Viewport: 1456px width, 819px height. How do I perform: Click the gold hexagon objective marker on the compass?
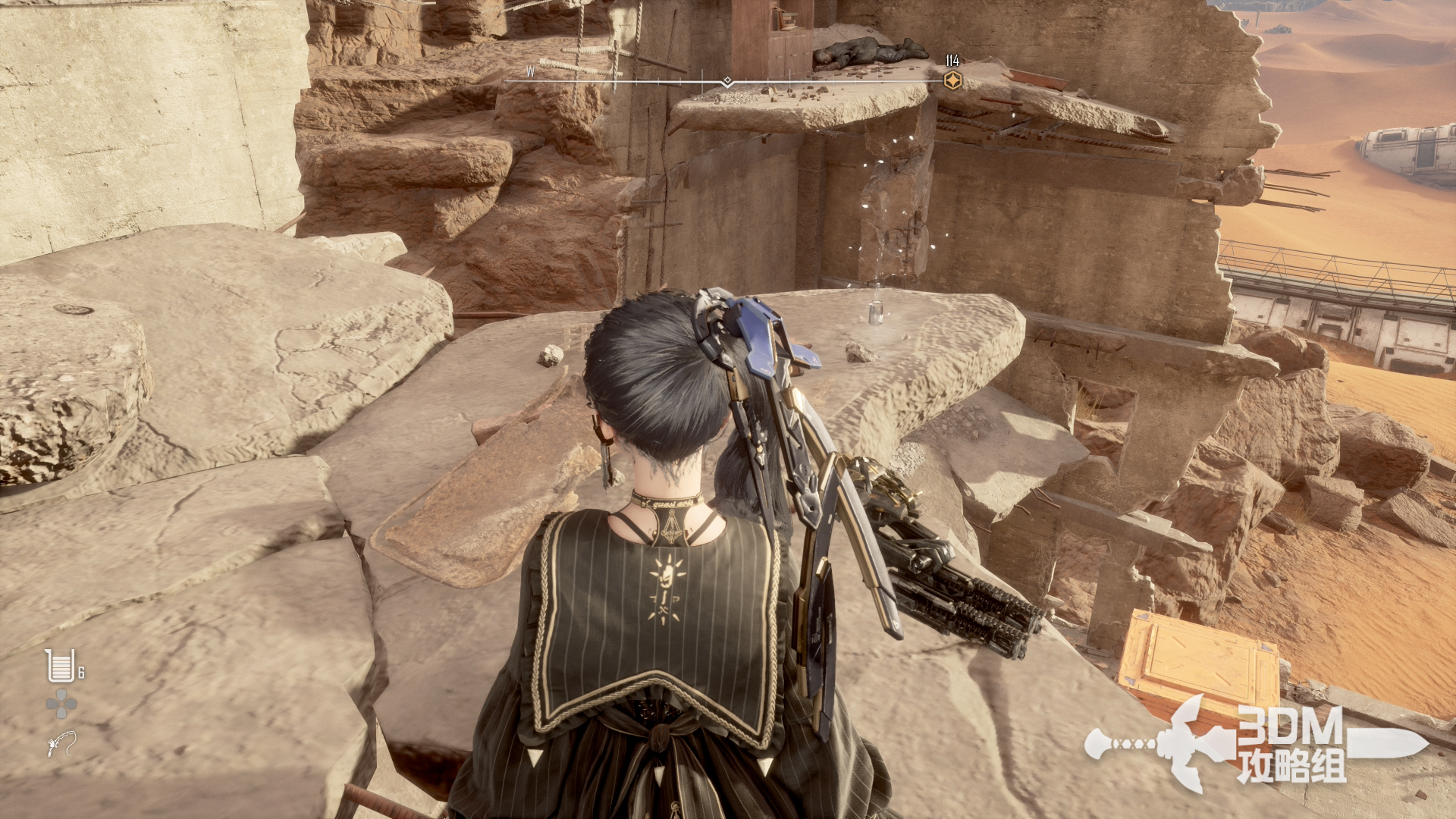952,80
